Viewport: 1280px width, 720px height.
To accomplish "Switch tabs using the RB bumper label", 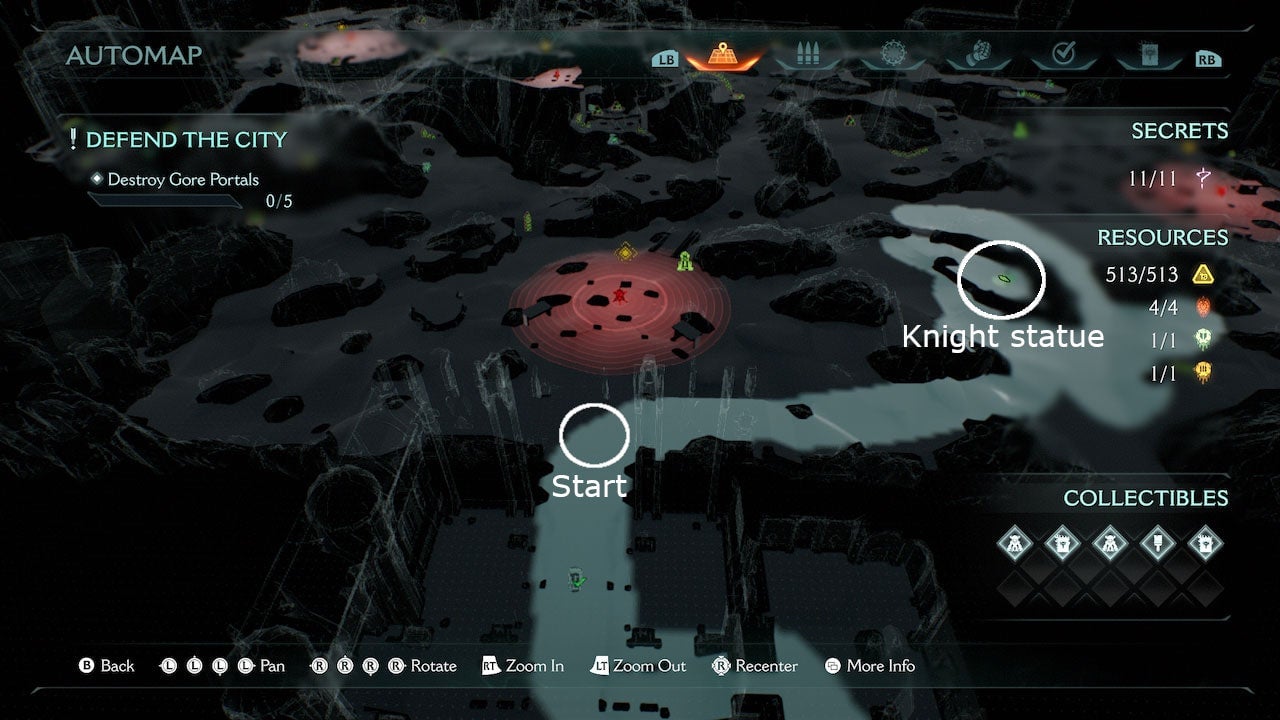I will click(x=1208, y=58).
